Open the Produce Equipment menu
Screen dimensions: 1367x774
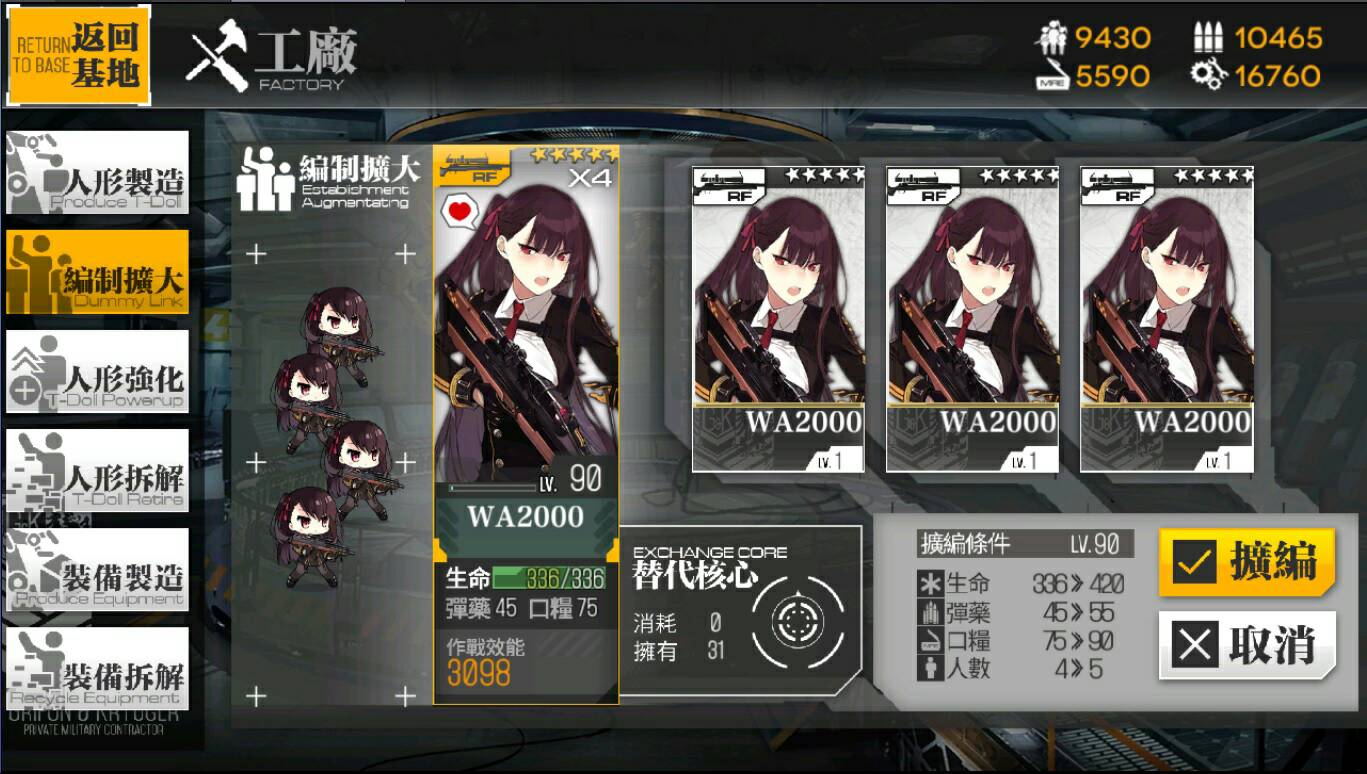pos(97,569)
